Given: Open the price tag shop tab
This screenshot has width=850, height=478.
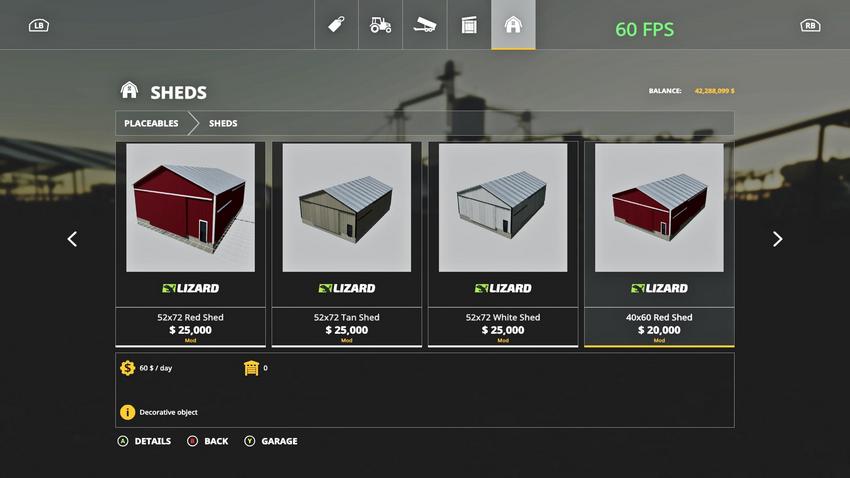Looking at the screenshot, I should [337, 25].
